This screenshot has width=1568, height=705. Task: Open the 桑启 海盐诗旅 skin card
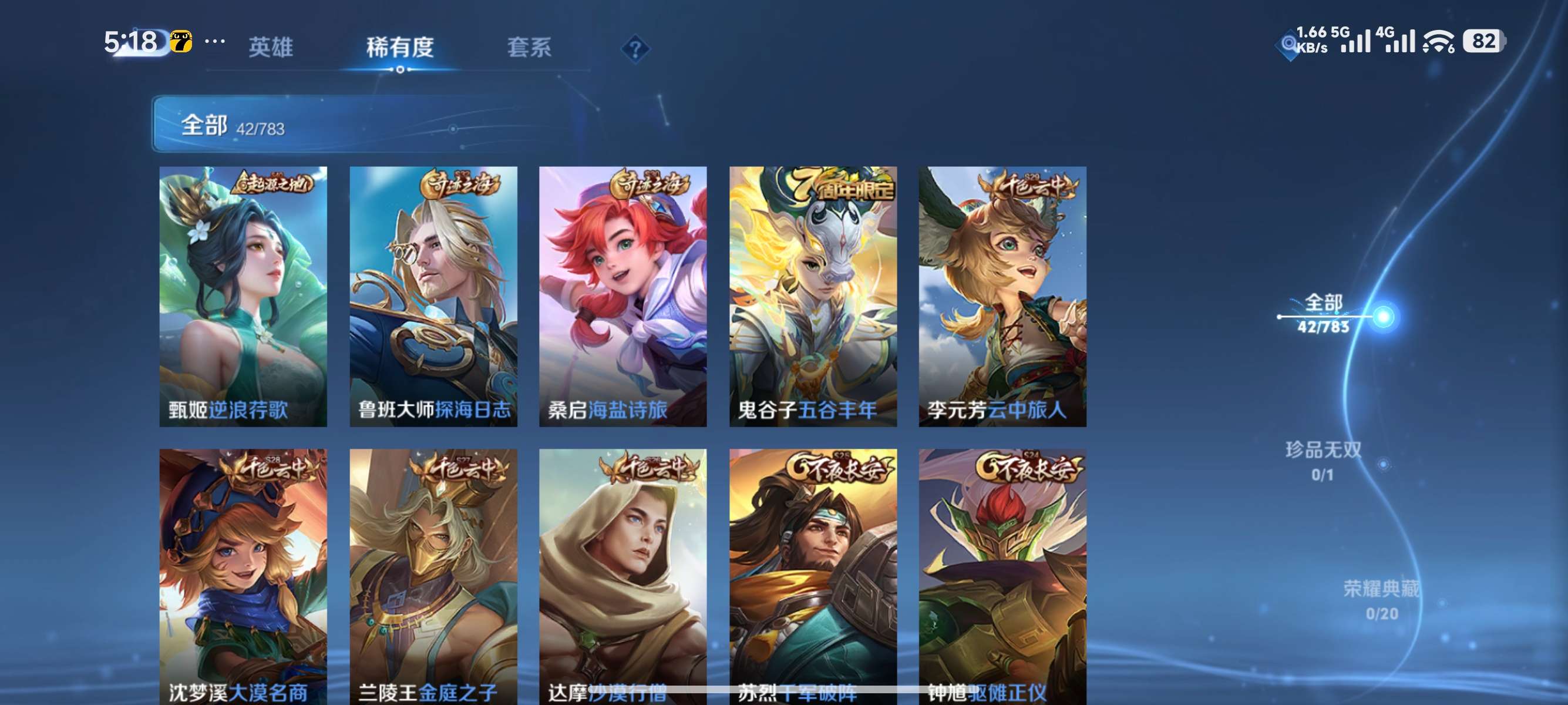point(623,296)
